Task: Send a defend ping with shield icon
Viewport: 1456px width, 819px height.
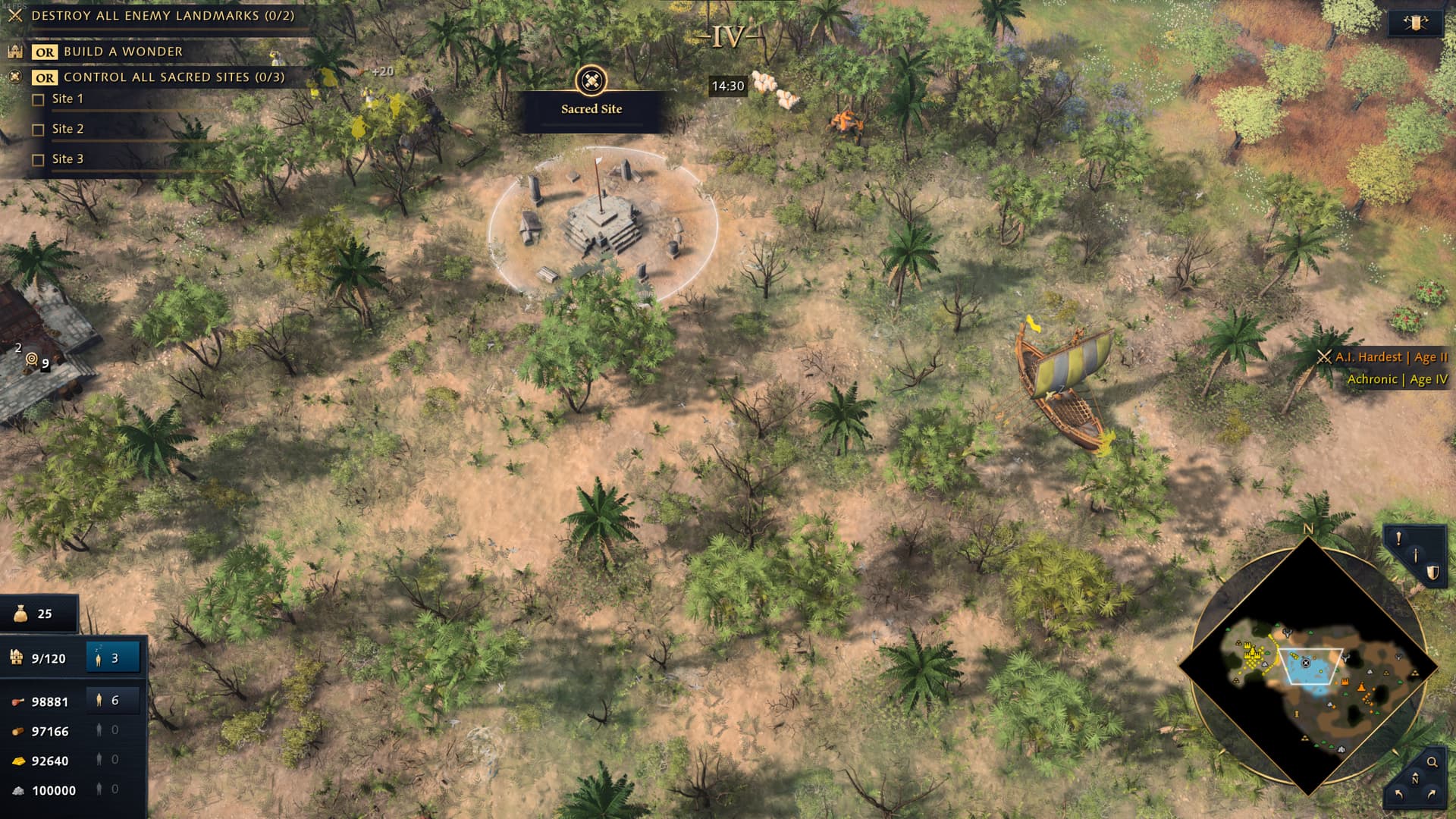Action: (x=1432, y=573)
